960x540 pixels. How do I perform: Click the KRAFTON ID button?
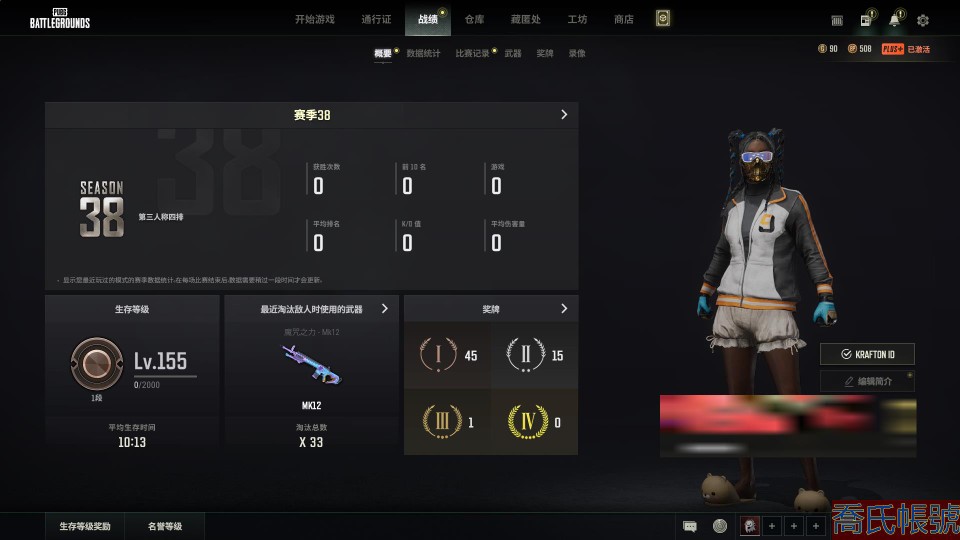pos(867,354)
